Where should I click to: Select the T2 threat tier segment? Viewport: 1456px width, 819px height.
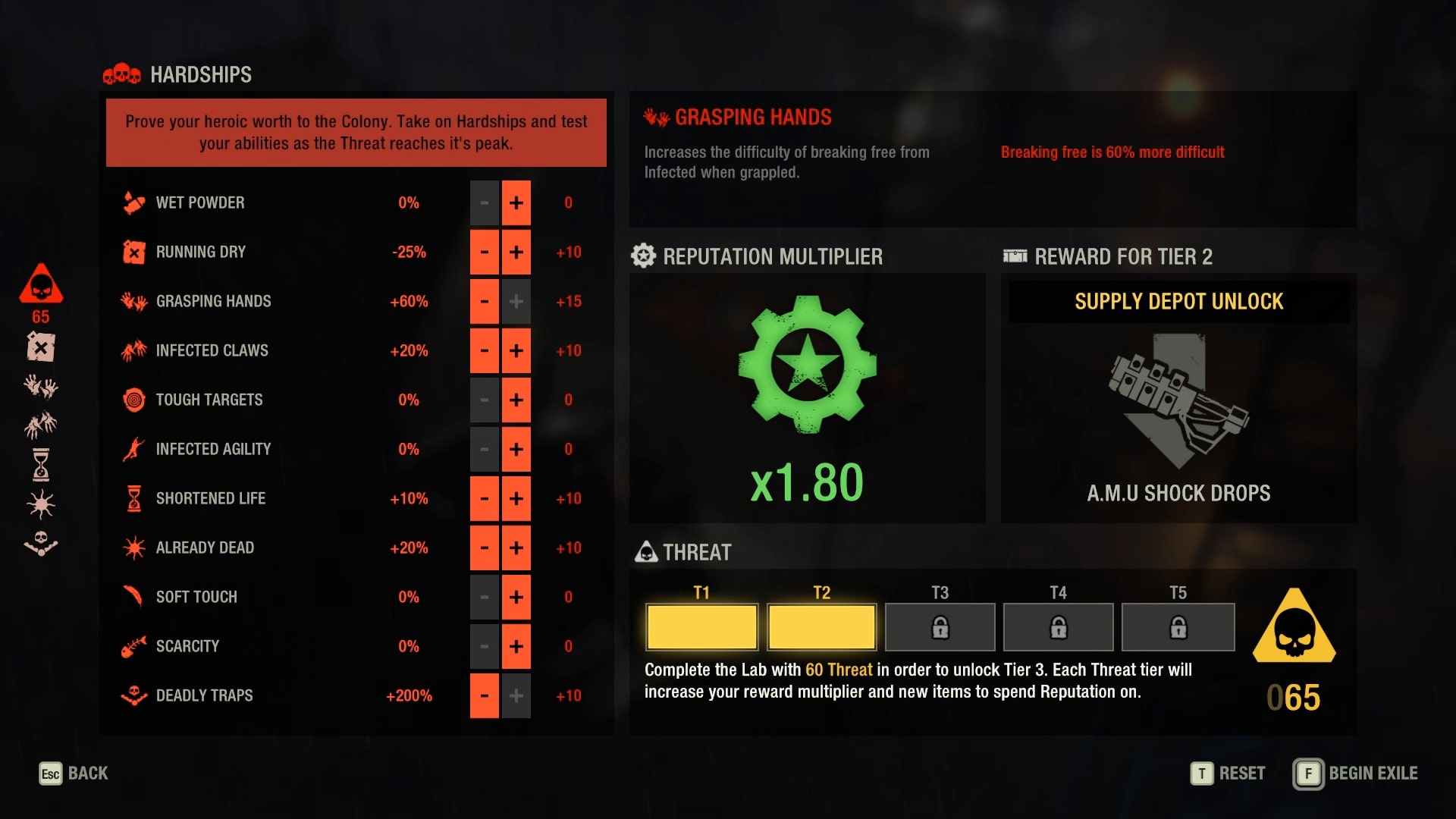point(821,627)
